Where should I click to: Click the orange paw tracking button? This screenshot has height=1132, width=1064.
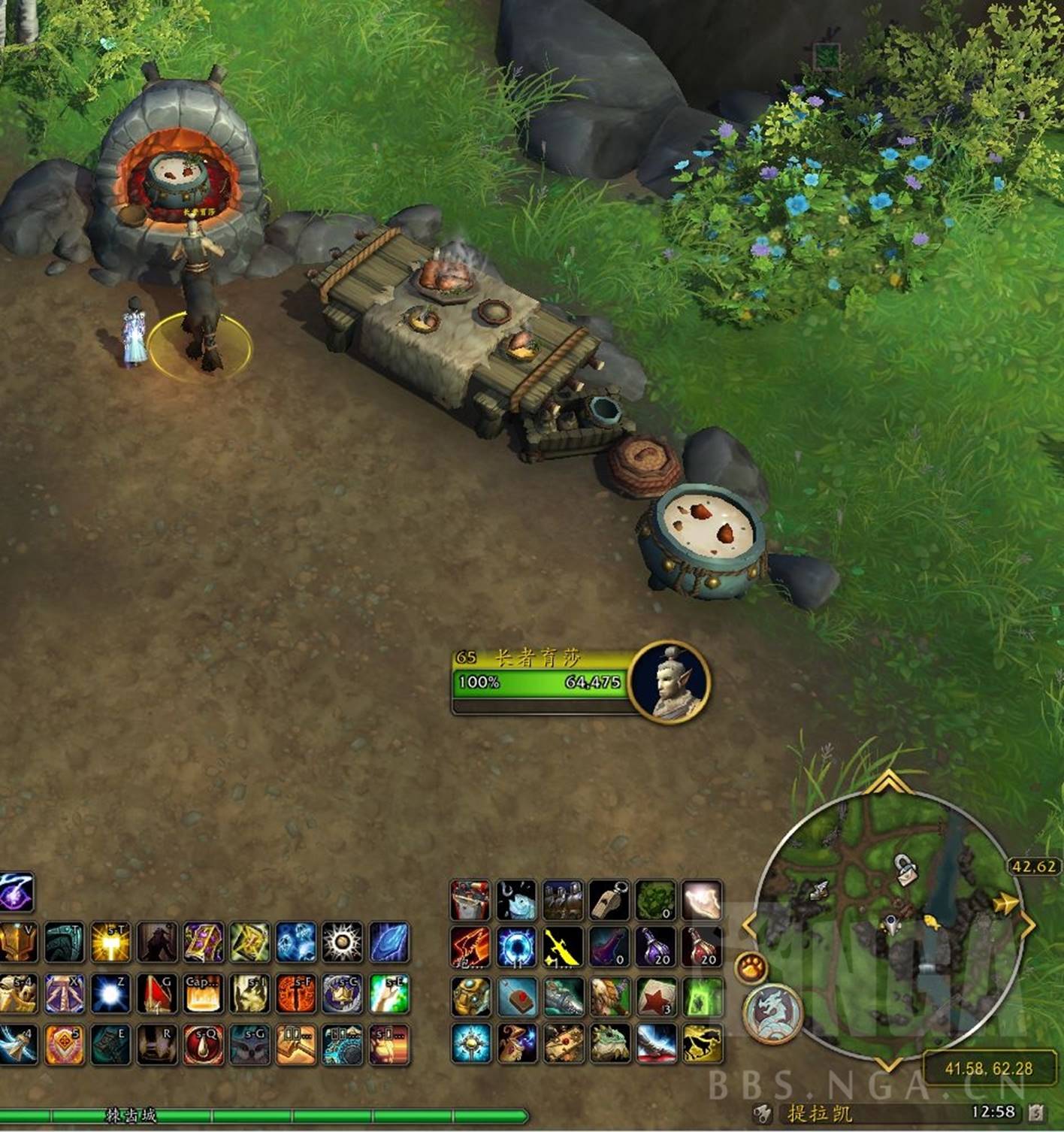click(749, 967)
